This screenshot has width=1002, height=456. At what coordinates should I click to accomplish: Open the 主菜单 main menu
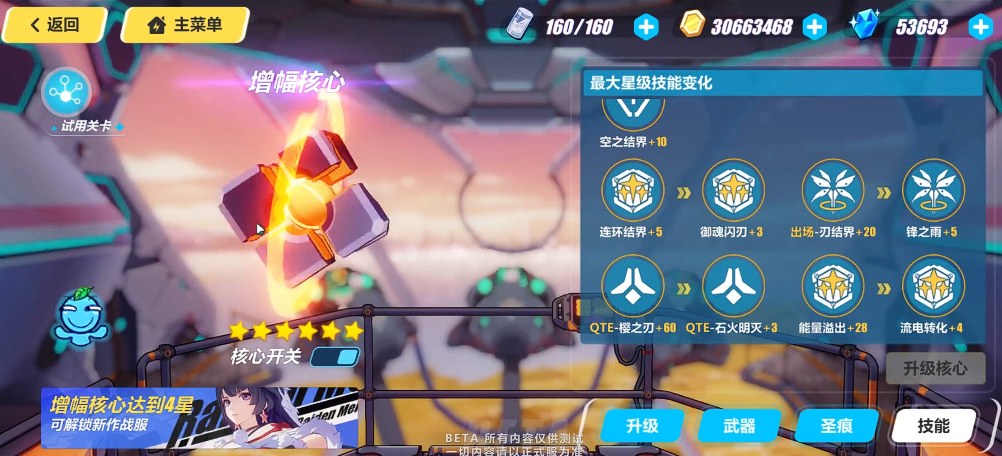185,25
